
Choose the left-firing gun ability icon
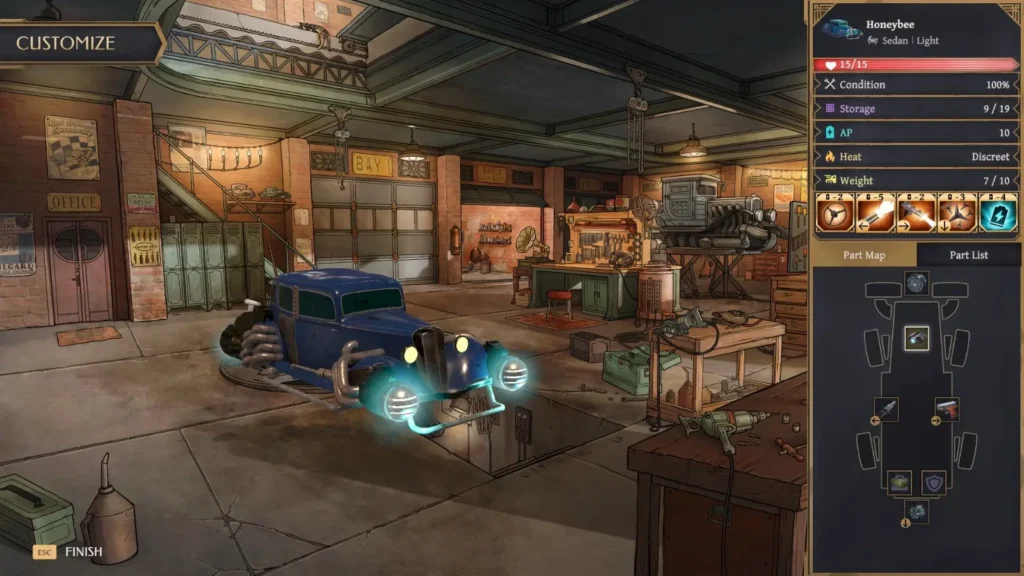click(873, 214)
